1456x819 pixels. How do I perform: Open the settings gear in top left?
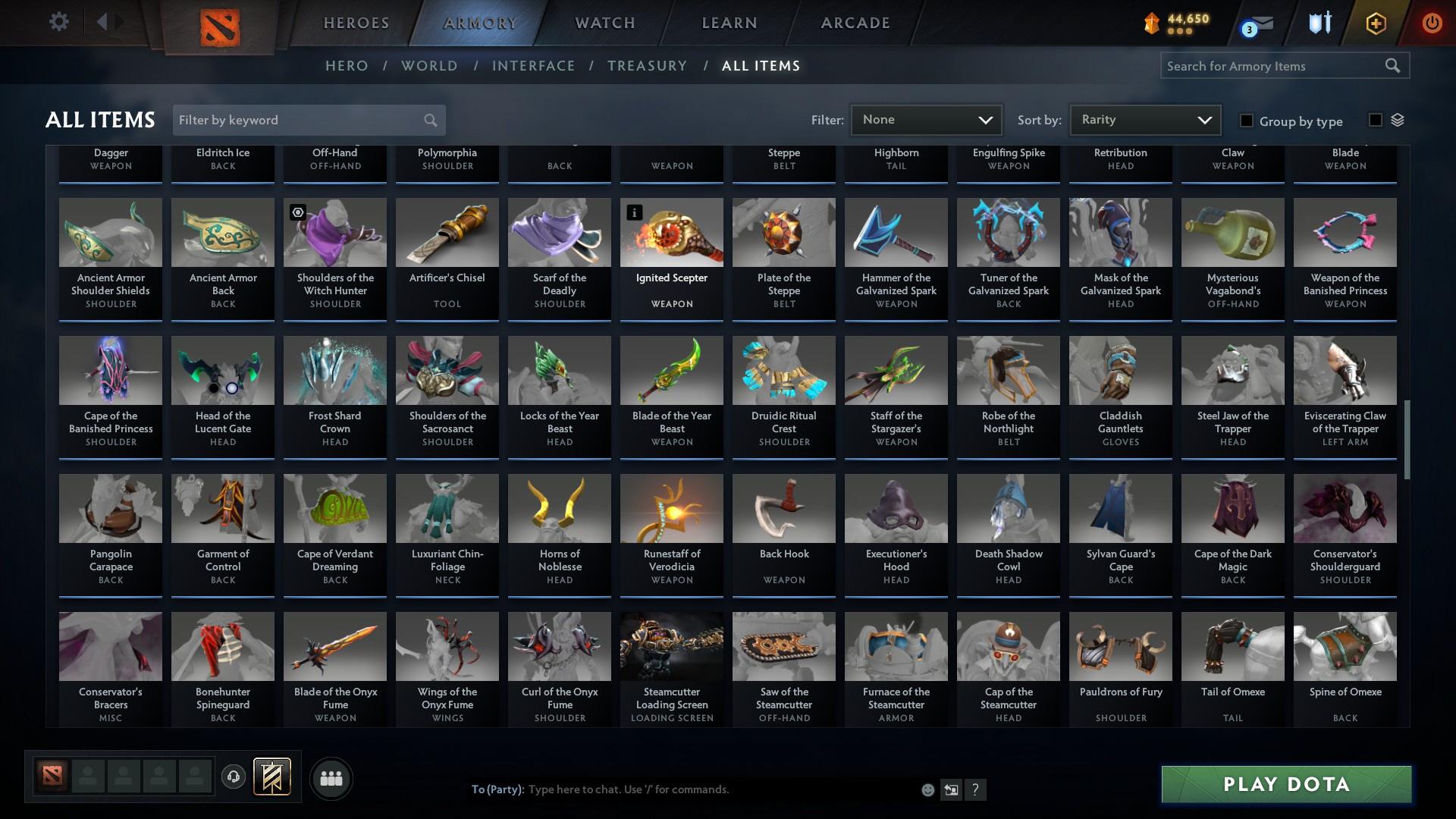click(59, 21)
